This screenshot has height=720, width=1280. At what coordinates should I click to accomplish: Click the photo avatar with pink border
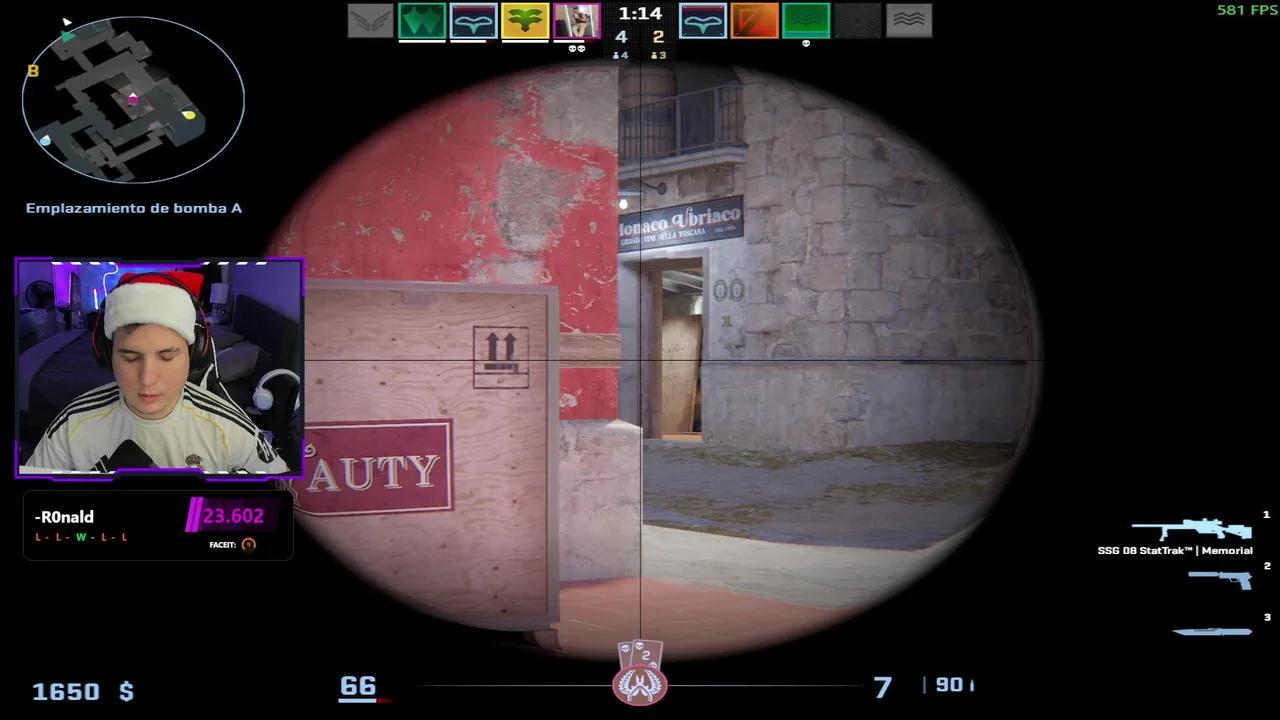point(575,22)
